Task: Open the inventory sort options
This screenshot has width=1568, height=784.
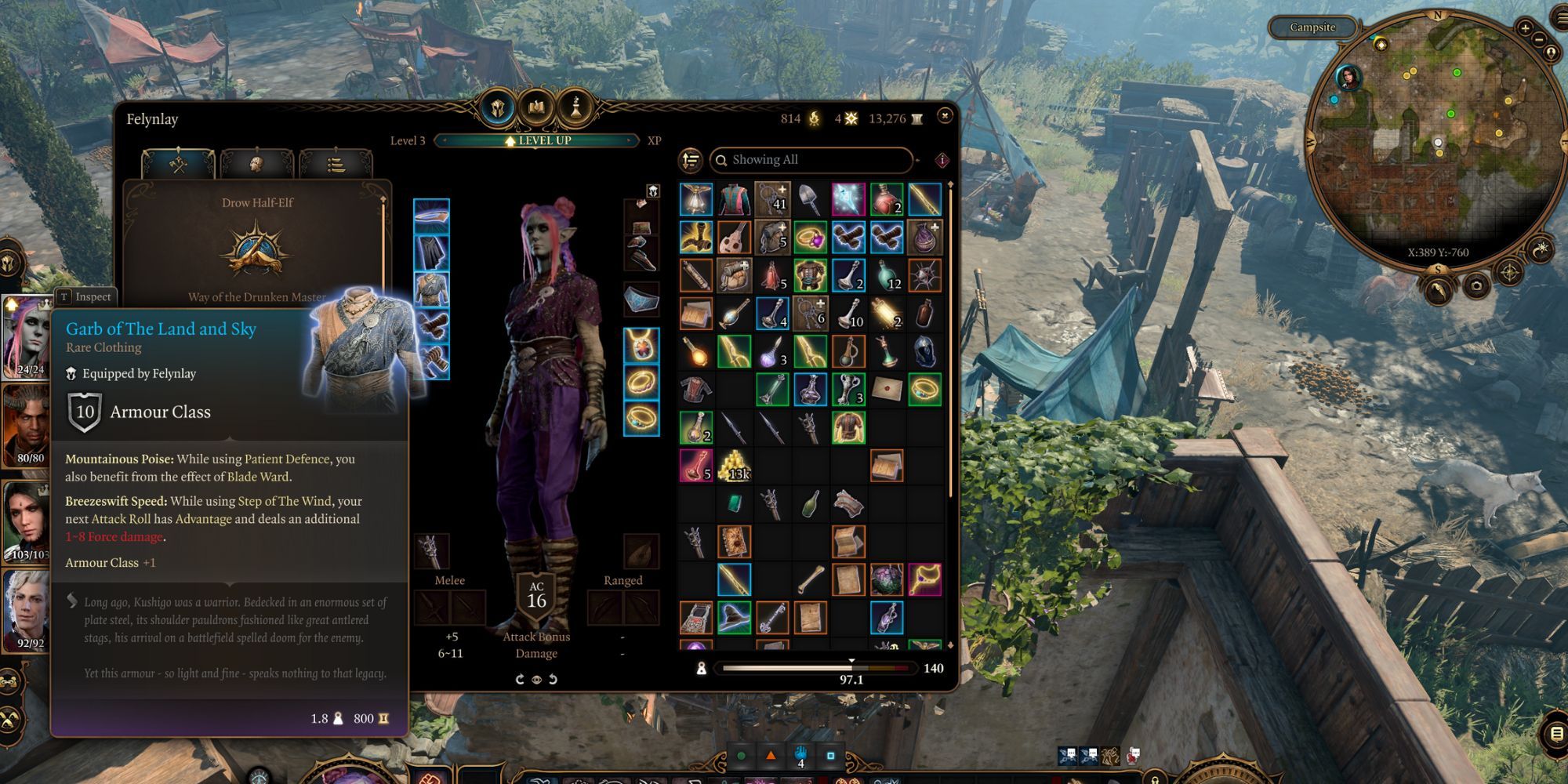Action: point(691,161)
